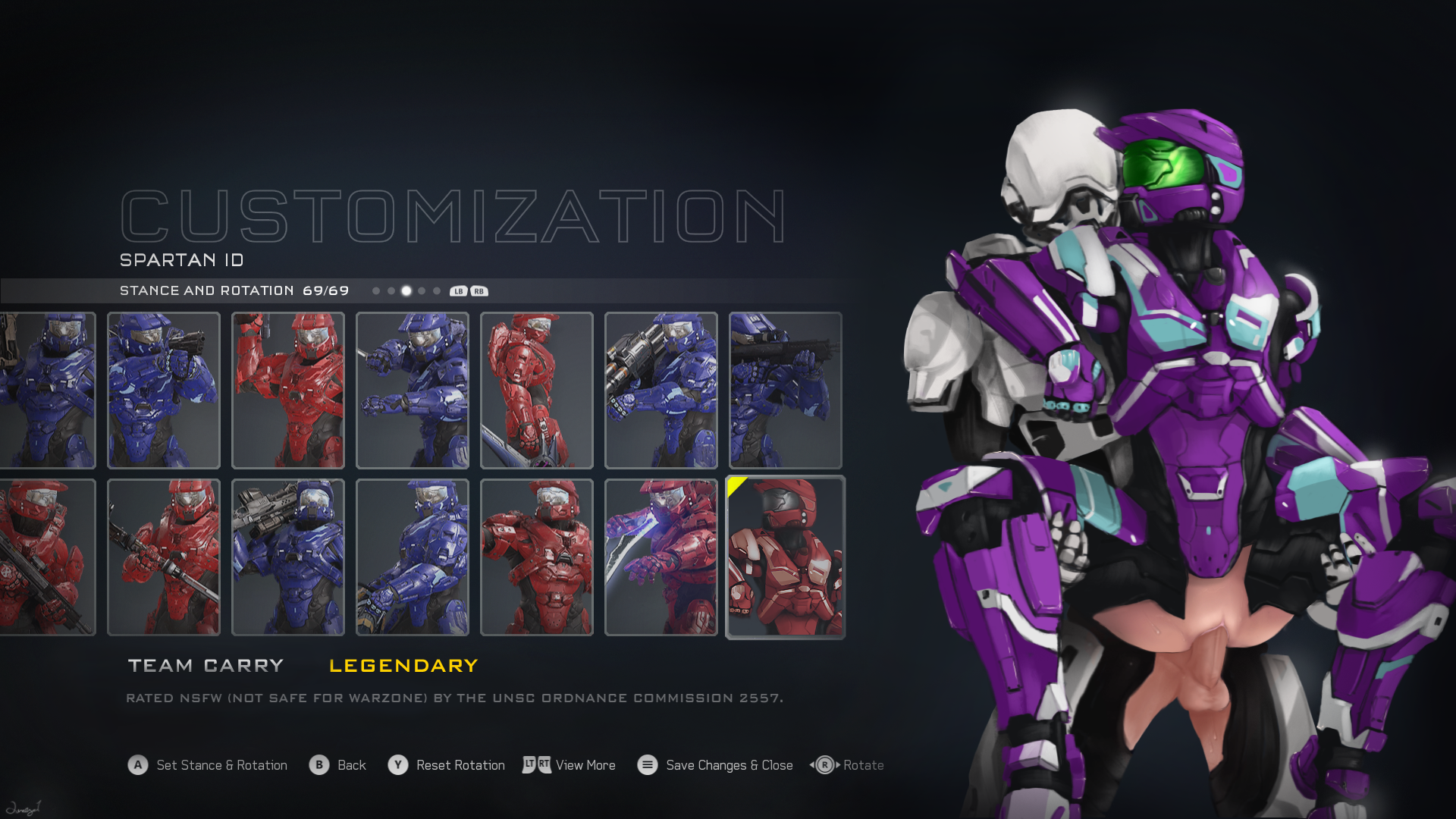Image resolution: width=1456 pixels, height=819 pixels.
Task: Choose the red Spartan with raised arm stance
Action: click(x=288, y=390)
